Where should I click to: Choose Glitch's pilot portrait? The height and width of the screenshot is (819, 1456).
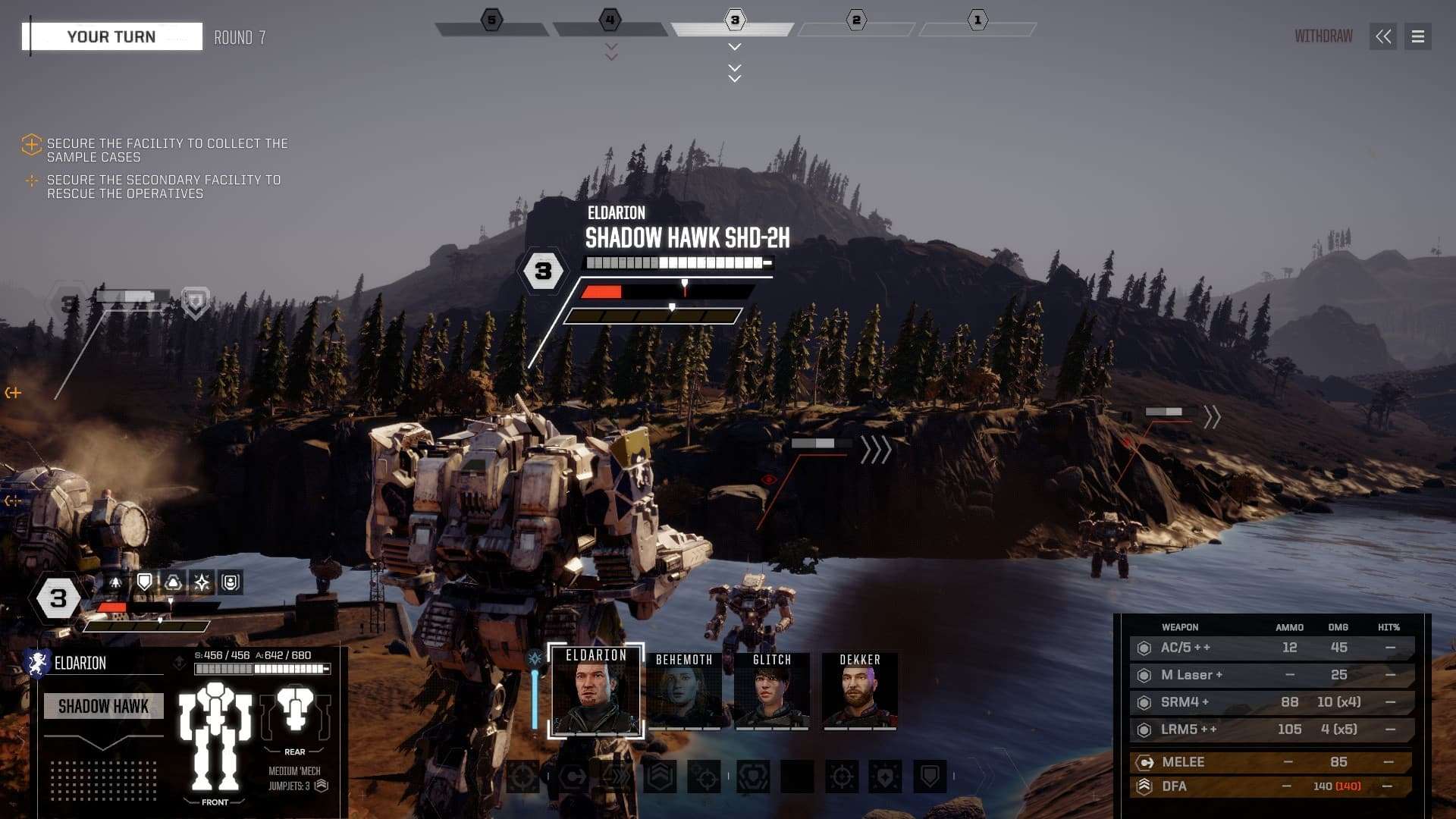(772, 690)
